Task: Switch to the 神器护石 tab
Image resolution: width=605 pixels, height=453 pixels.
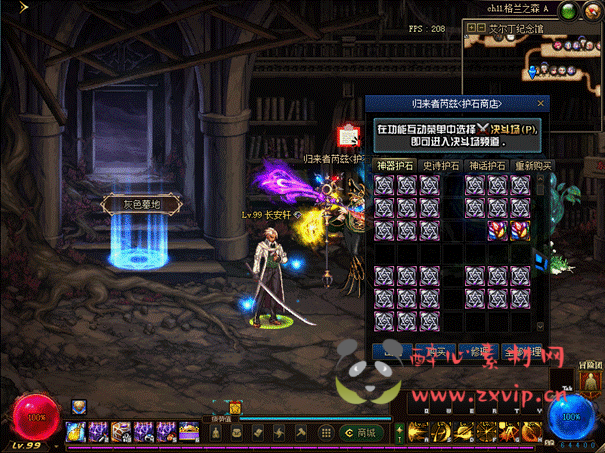Action: coord(392,165)
